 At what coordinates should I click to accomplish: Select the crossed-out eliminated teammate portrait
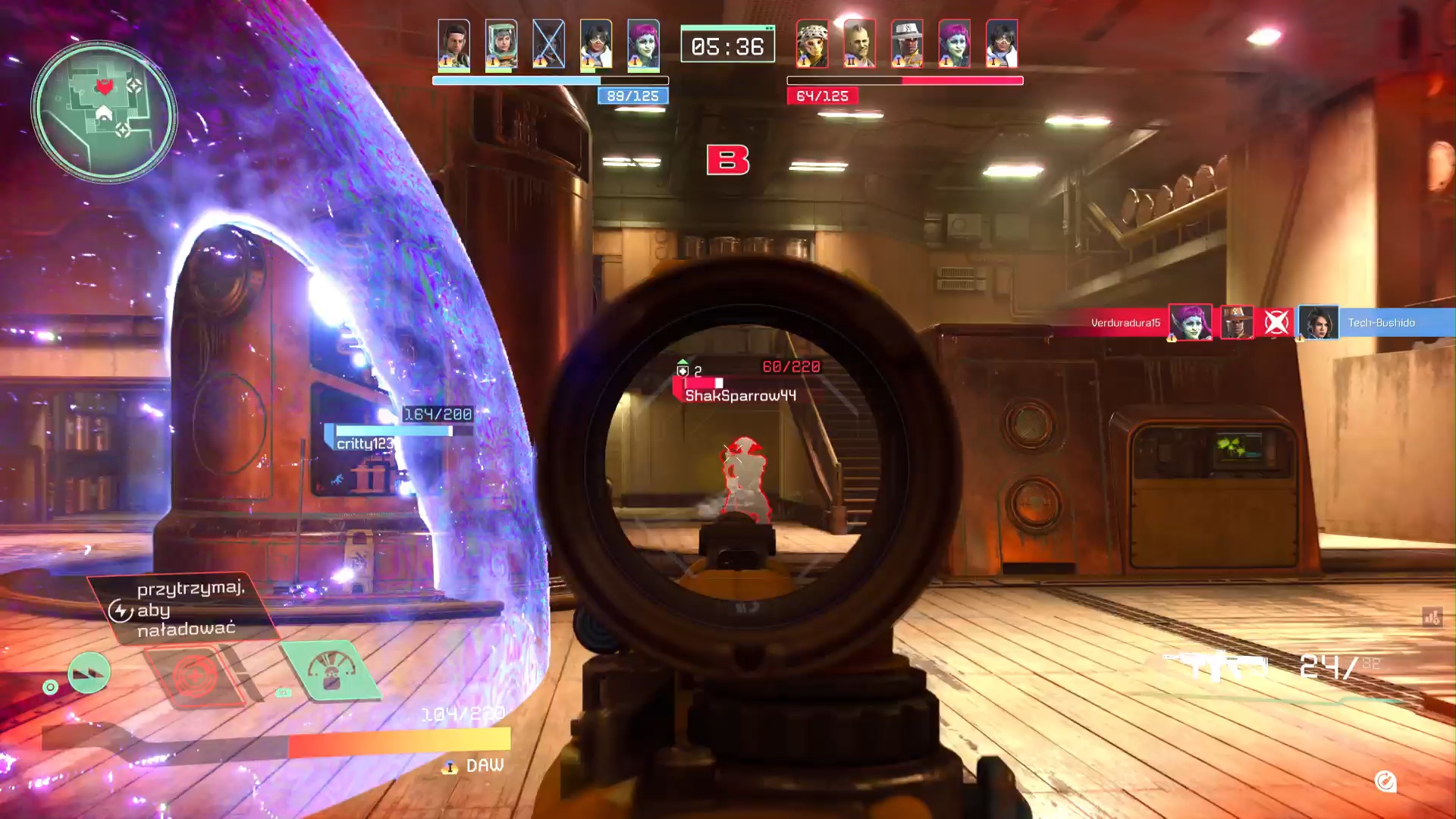pyautogui.click(x=548, y=44)
